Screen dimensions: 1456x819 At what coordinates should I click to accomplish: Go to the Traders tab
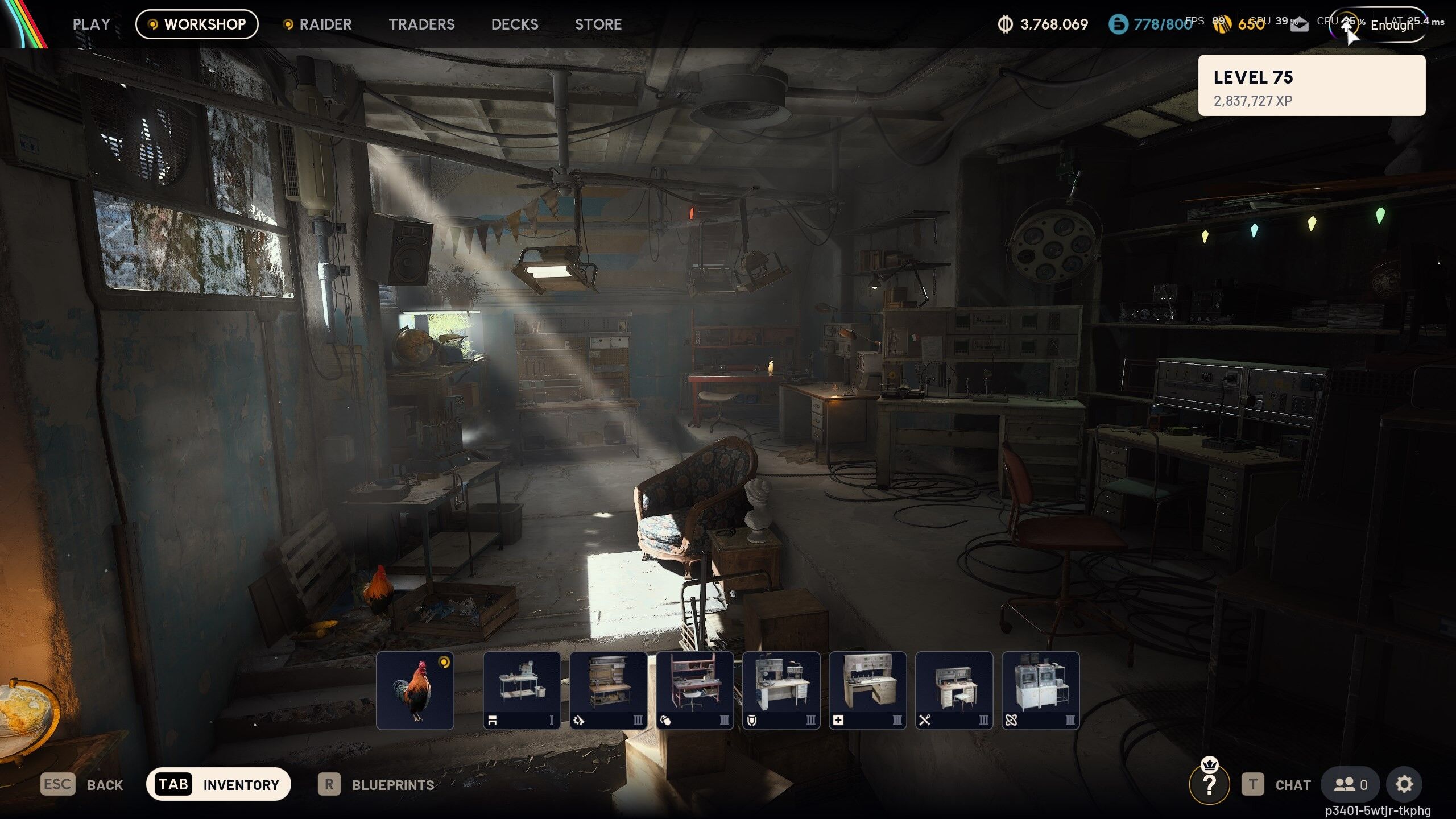tap(421, 24)
